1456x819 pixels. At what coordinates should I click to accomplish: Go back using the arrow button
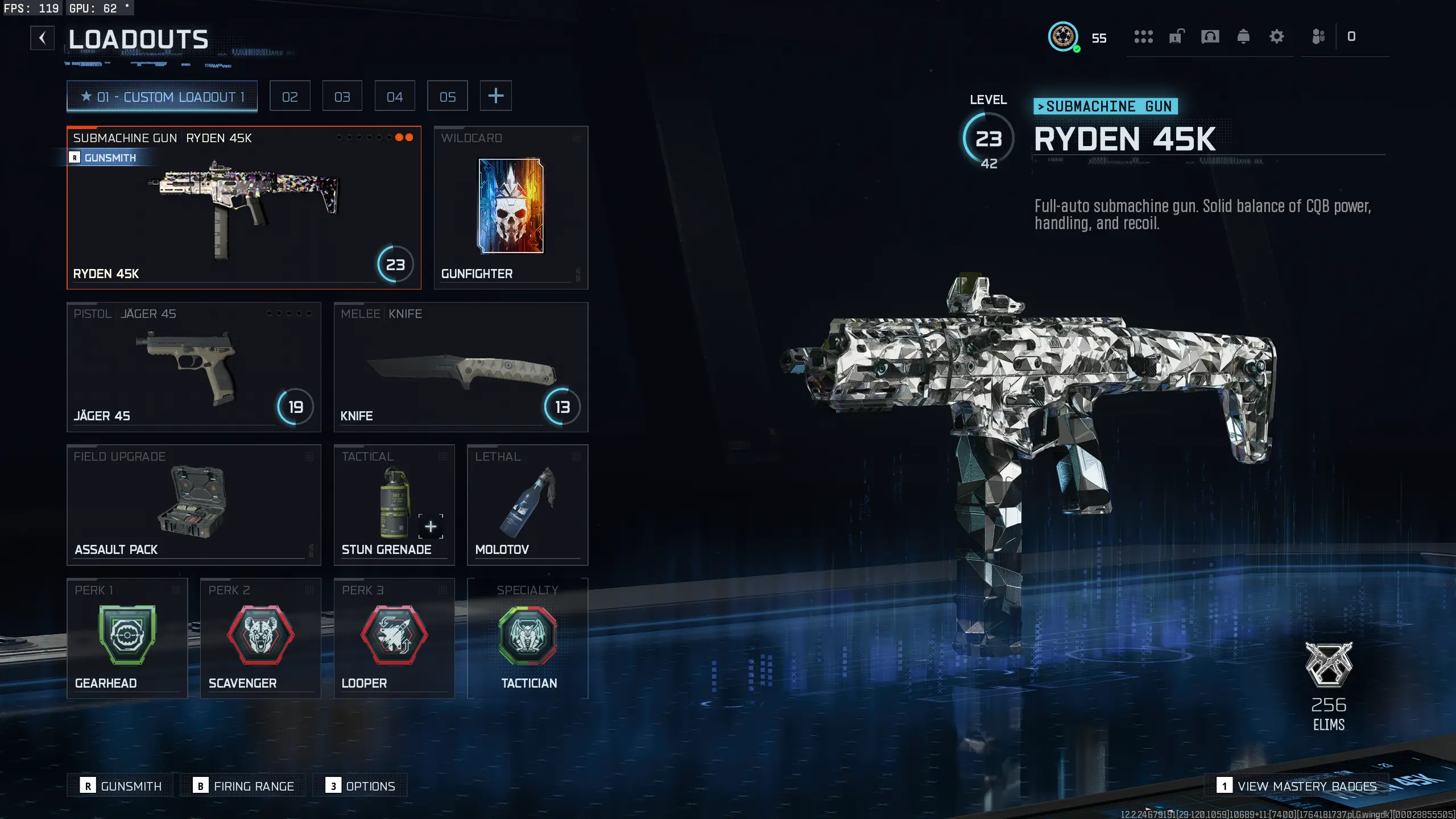tap(42, 38)
